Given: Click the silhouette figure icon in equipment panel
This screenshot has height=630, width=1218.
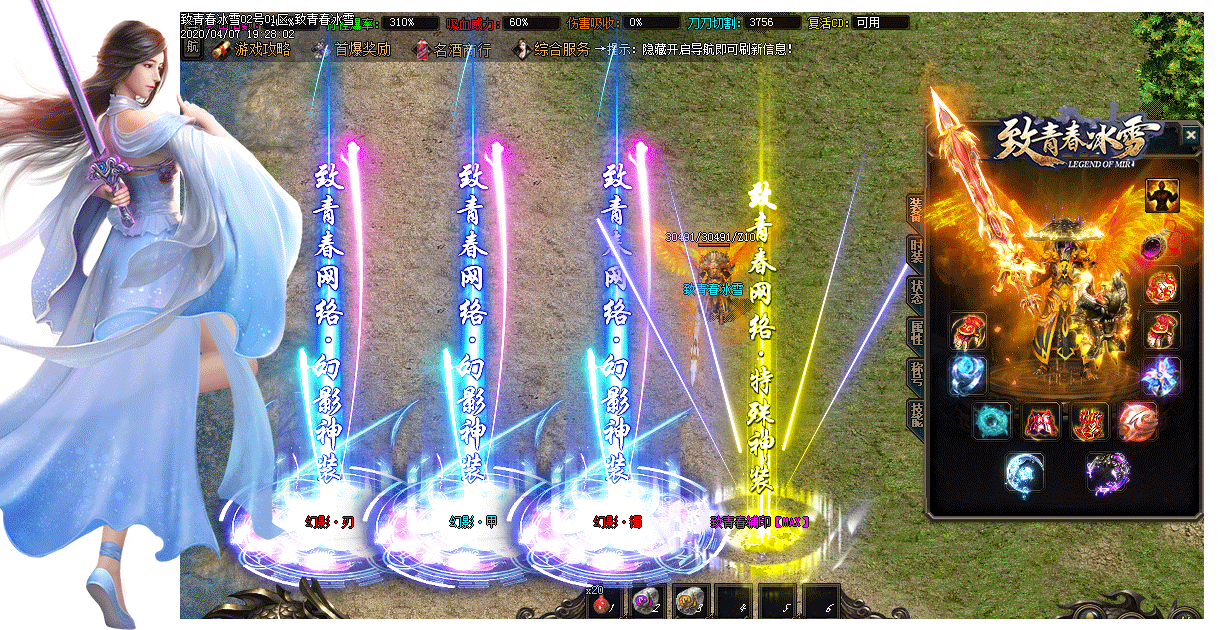Looking at the screenshot, I should pyautogui.click(x=1162, y=196).
